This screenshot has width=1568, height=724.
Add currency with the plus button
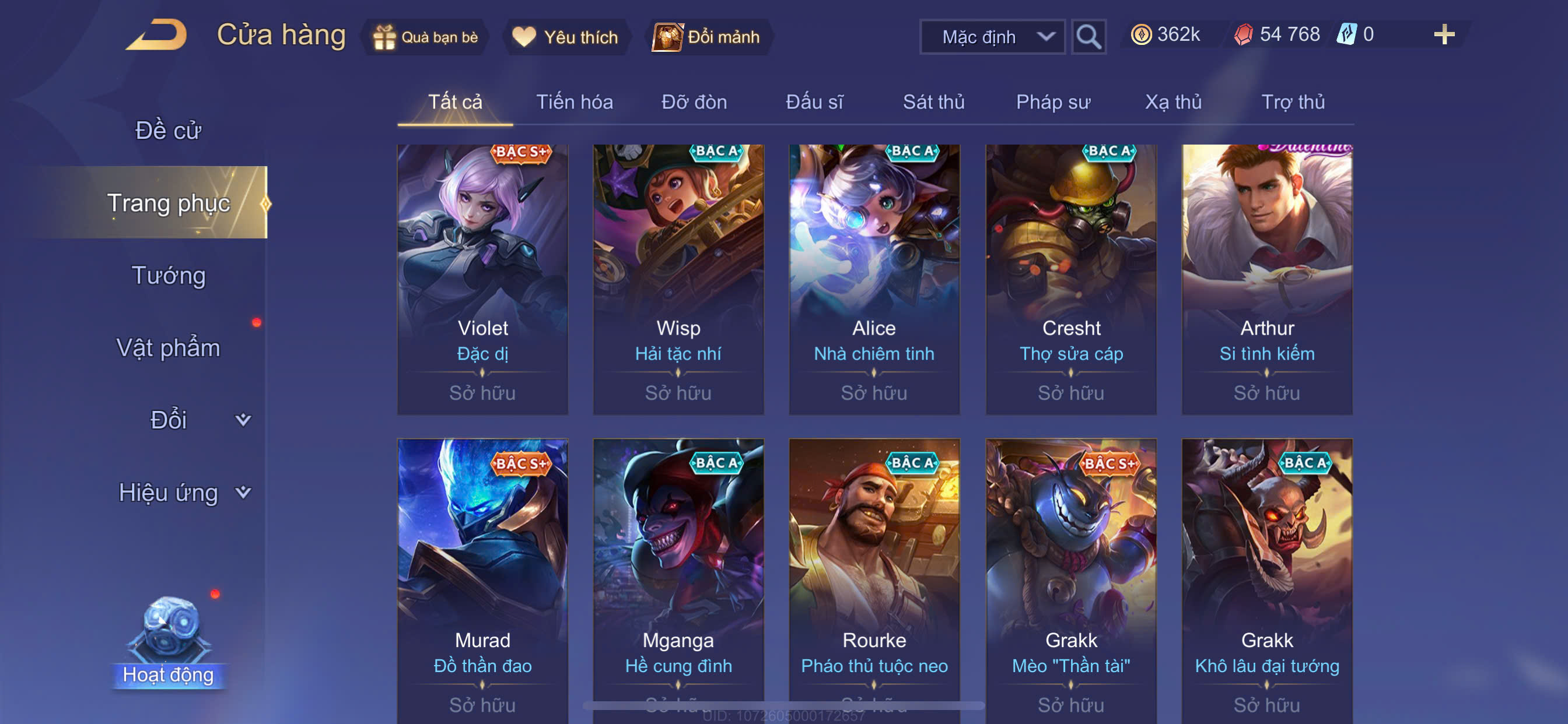pos(1444,34)
